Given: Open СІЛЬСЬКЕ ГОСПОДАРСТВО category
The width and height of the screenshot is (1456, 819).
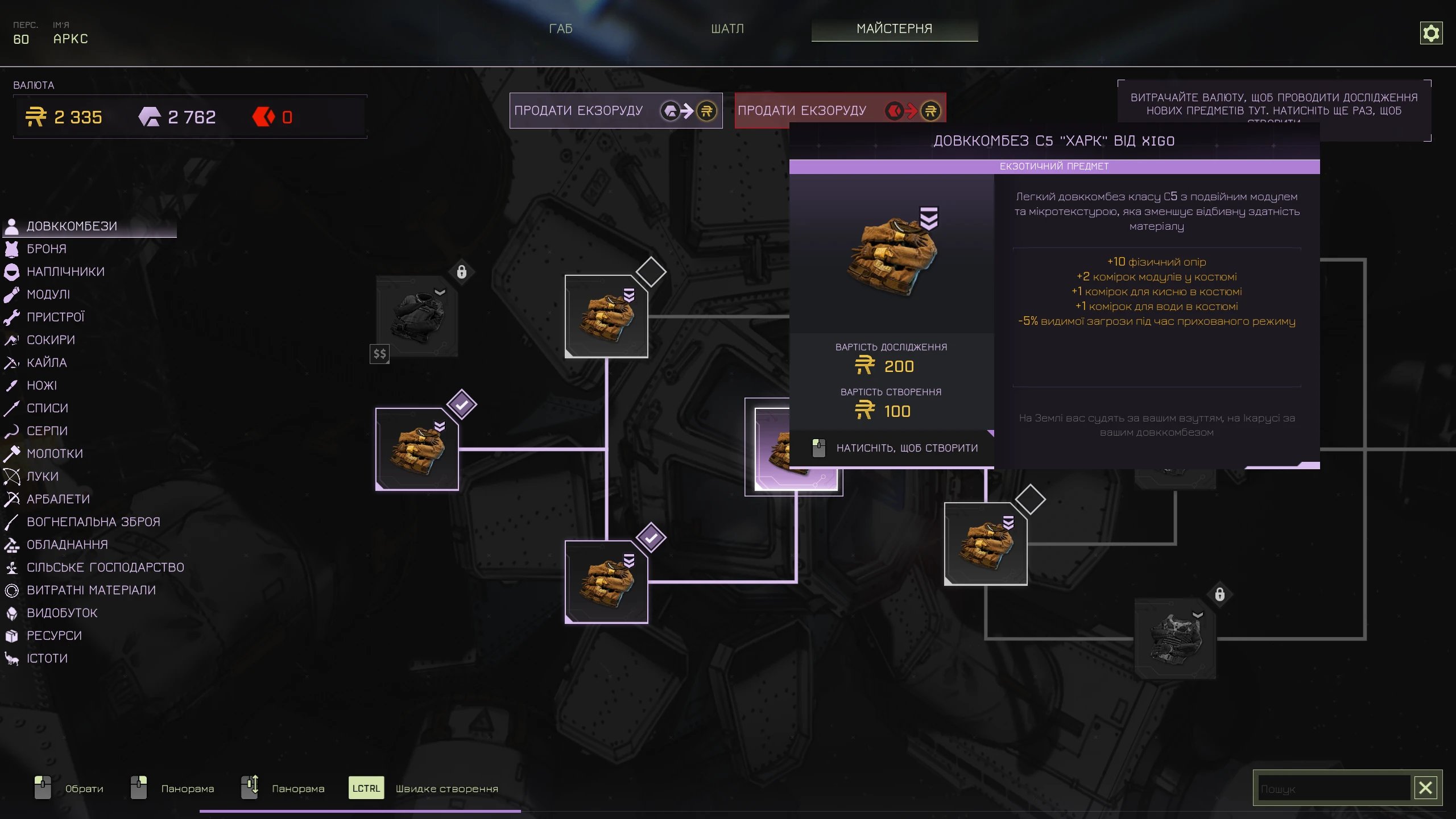Looking at the screenshot, I should click(105, 568).
